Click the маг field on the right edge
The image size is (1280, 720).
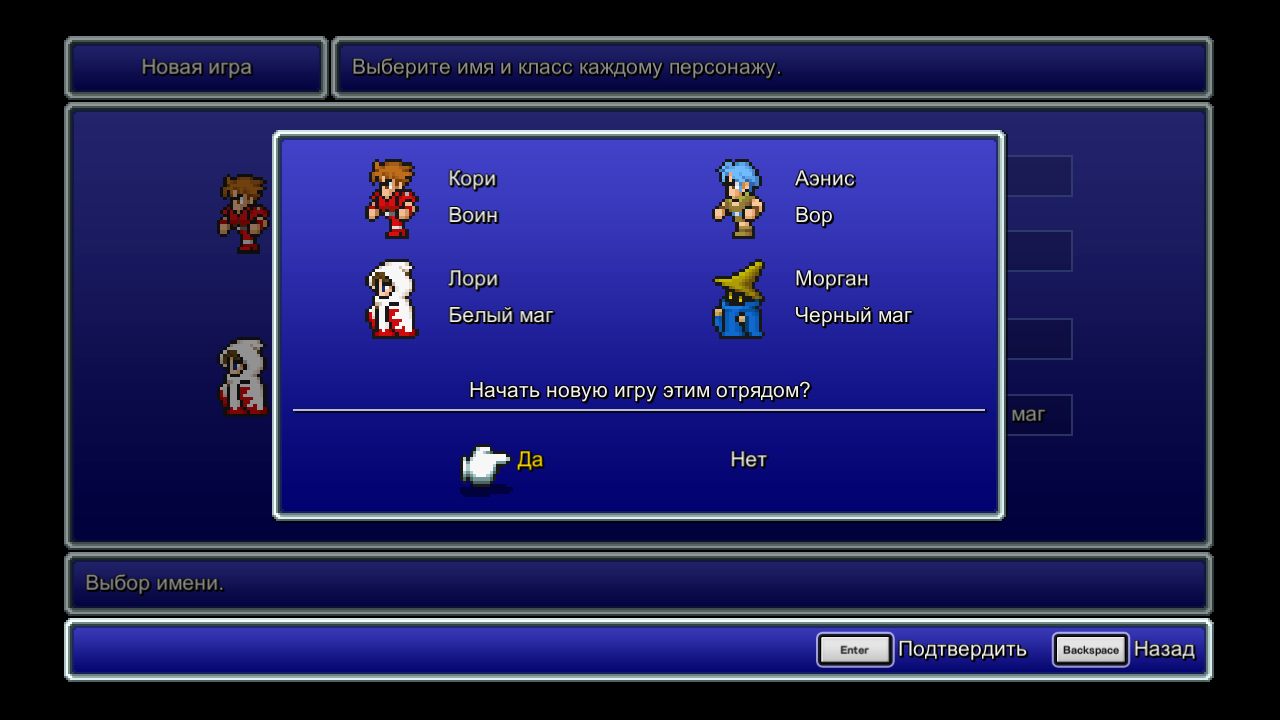(1028, 413)
